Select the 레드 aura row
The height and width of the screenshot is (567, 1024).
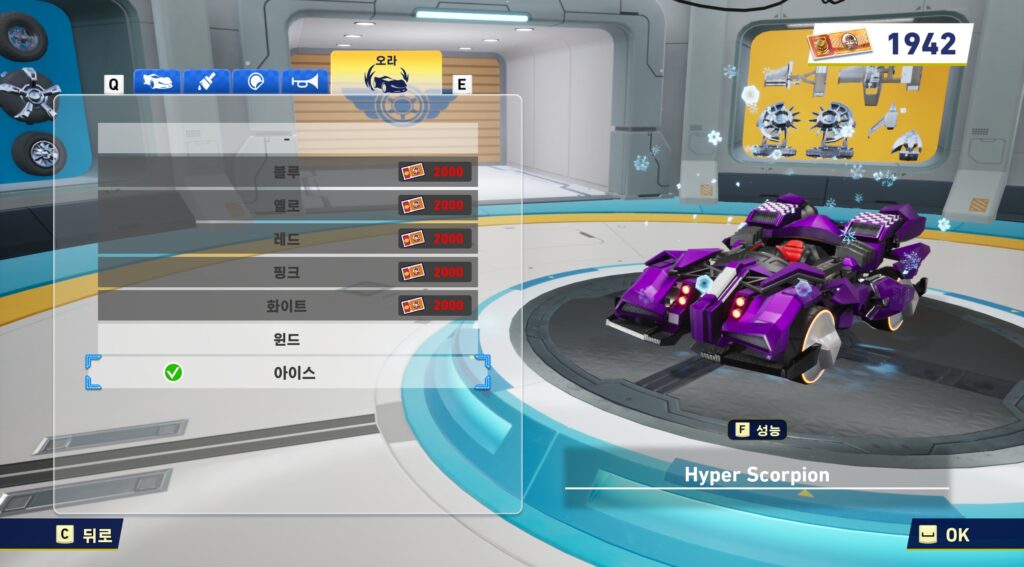click(287, 239)
